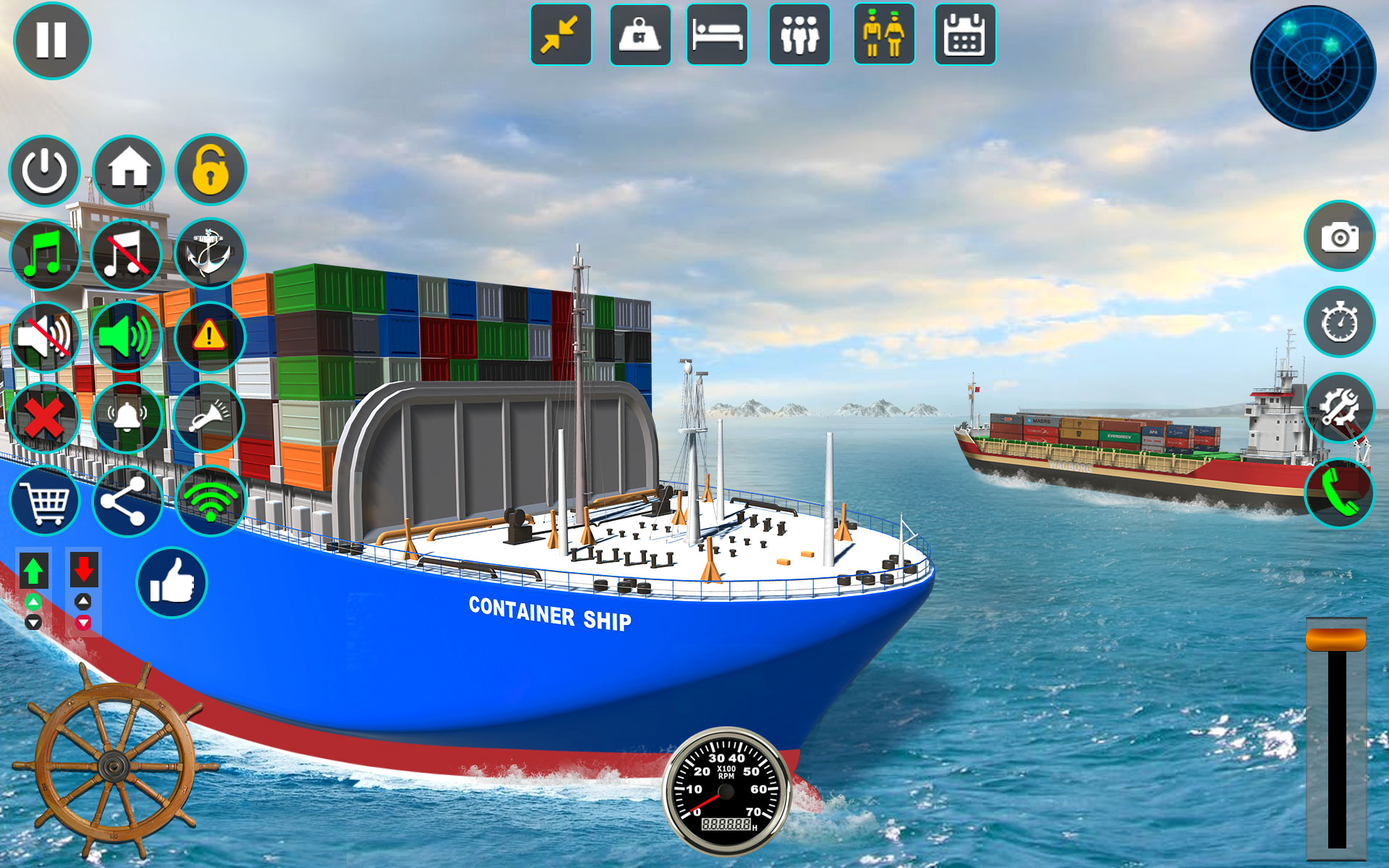Mute the sound effects

[45, 336]
